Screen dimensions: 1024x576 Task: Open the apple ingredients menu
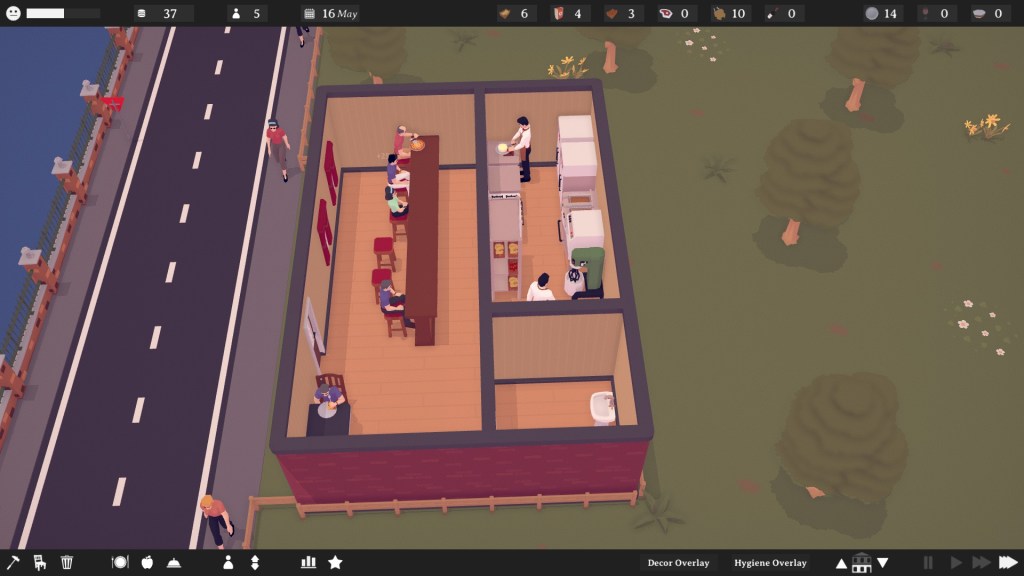(x=147, y=562)
